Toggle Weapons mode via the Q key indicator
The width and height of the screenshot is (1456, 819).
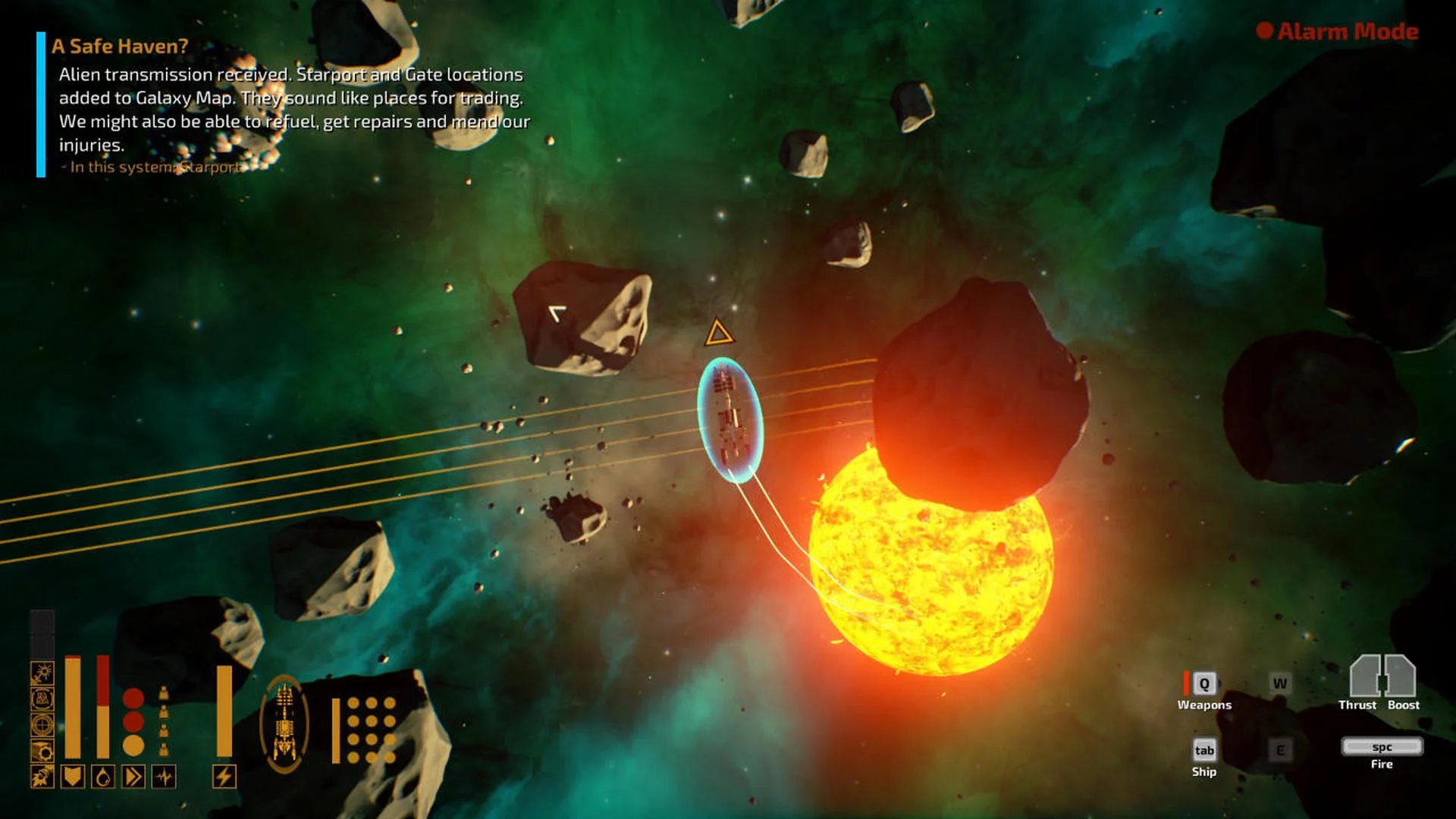click(1204, 685)
